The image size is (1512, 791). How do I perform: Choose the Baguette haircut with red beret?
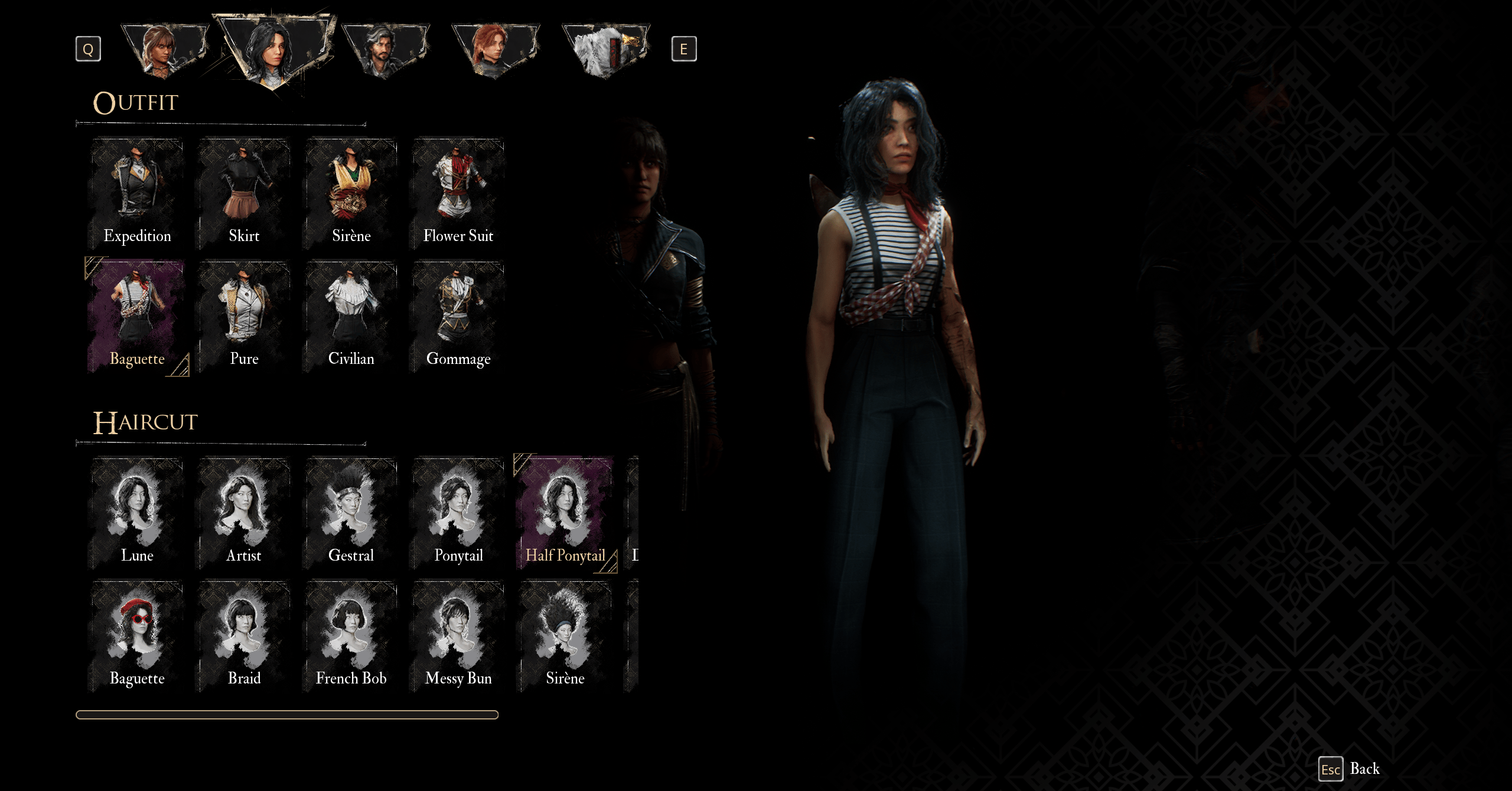coord(137,636)
